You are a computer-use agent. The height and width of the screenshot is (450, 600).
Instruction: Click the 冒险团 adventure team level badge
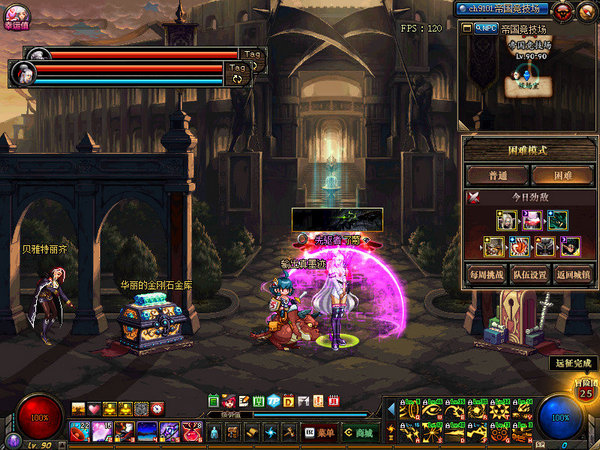point(585,391)
